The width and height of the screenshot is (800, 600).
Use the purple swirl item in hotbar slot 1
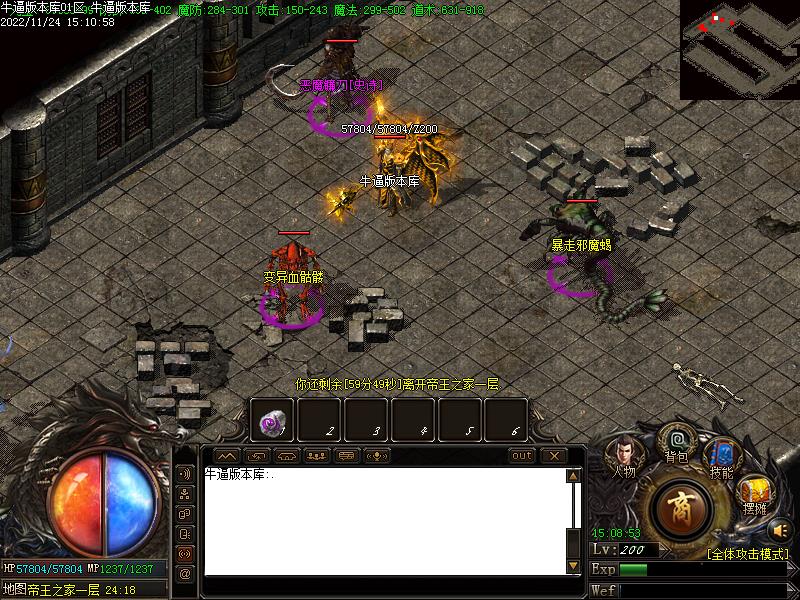pyautogui.click(x=271, y=421)
